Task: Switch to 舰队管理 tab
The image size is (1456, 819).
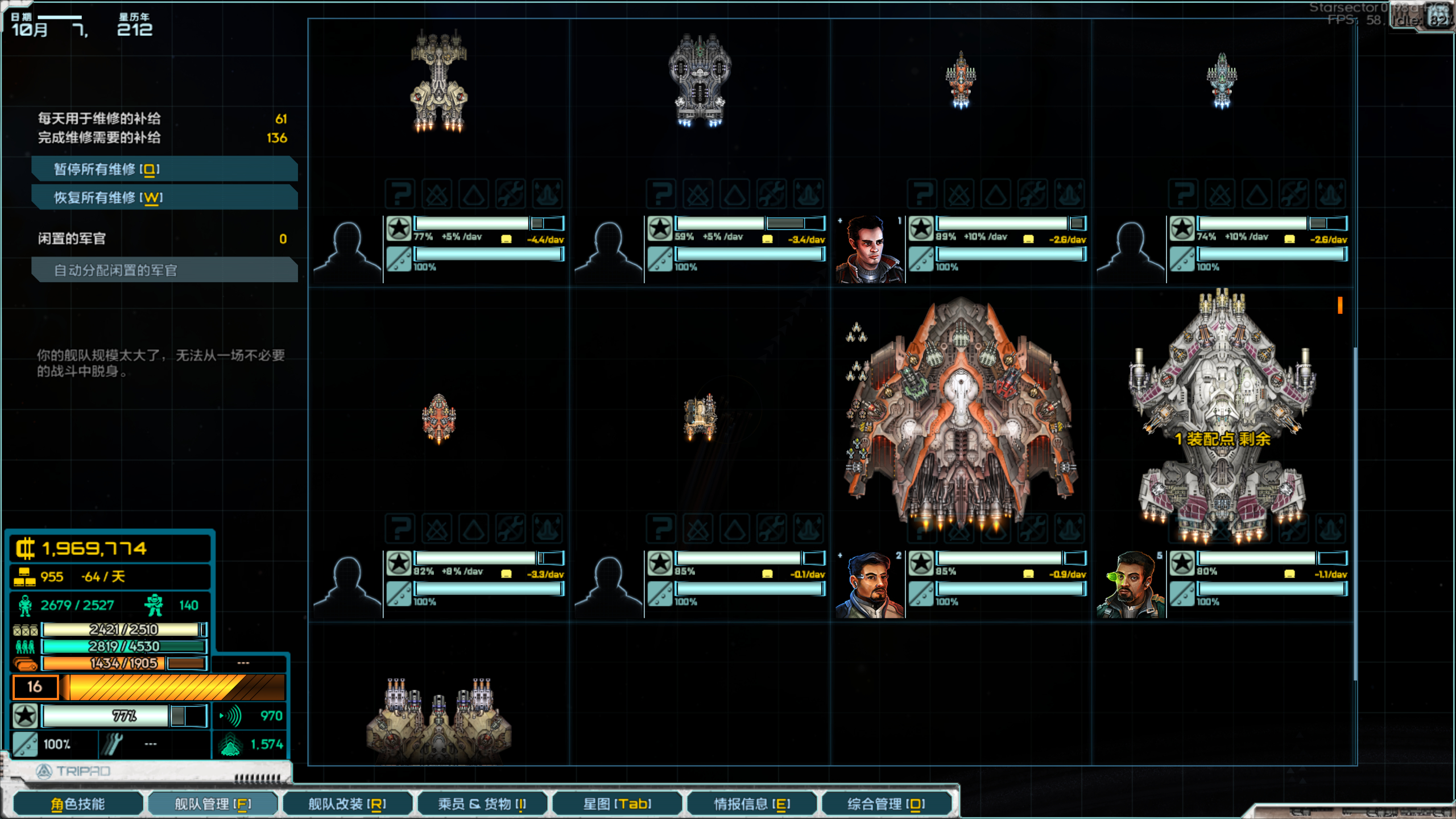Action: (213, 804)
